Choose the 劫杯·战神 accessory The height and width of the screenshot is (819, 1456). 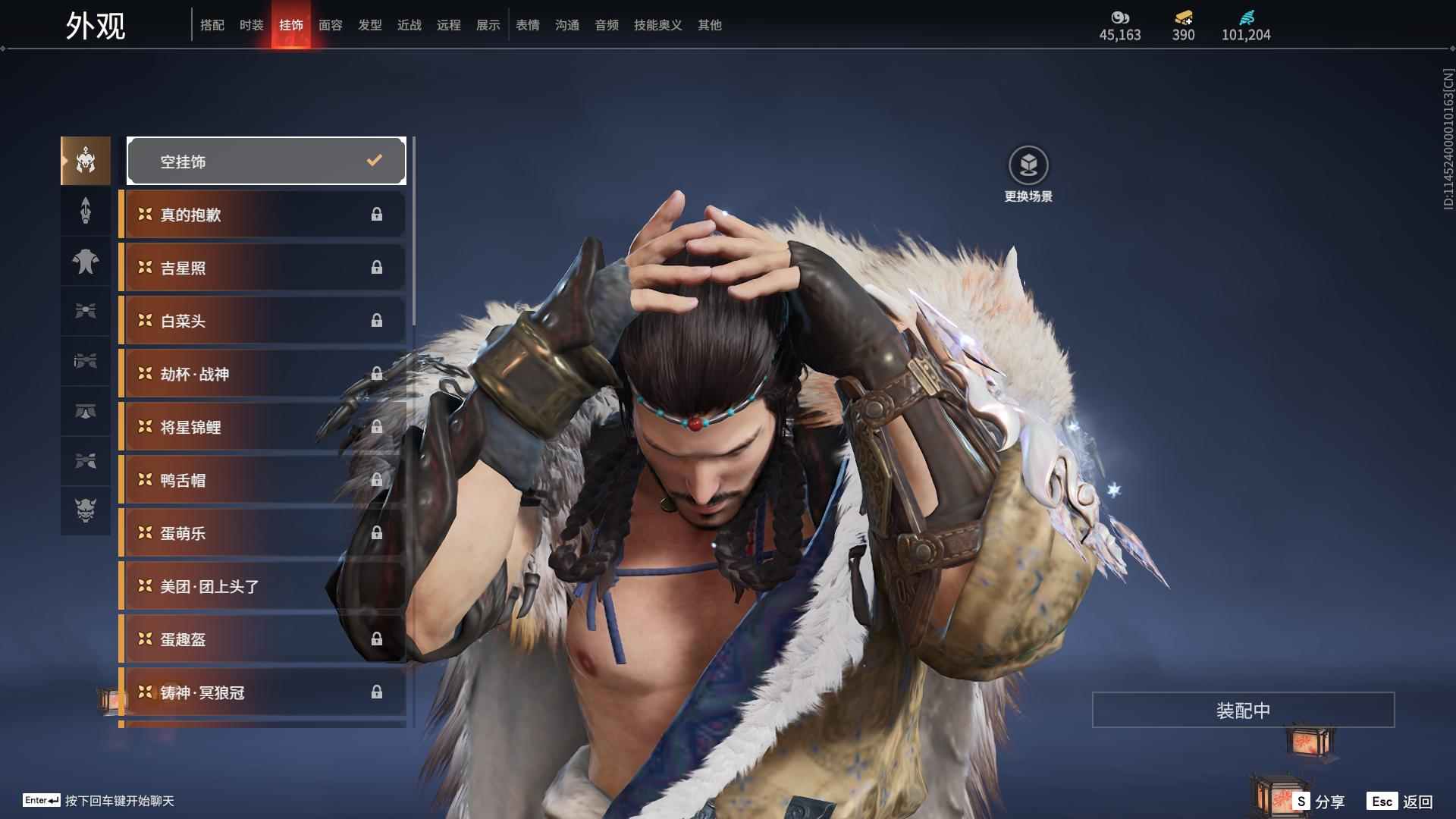click(263, 374)
